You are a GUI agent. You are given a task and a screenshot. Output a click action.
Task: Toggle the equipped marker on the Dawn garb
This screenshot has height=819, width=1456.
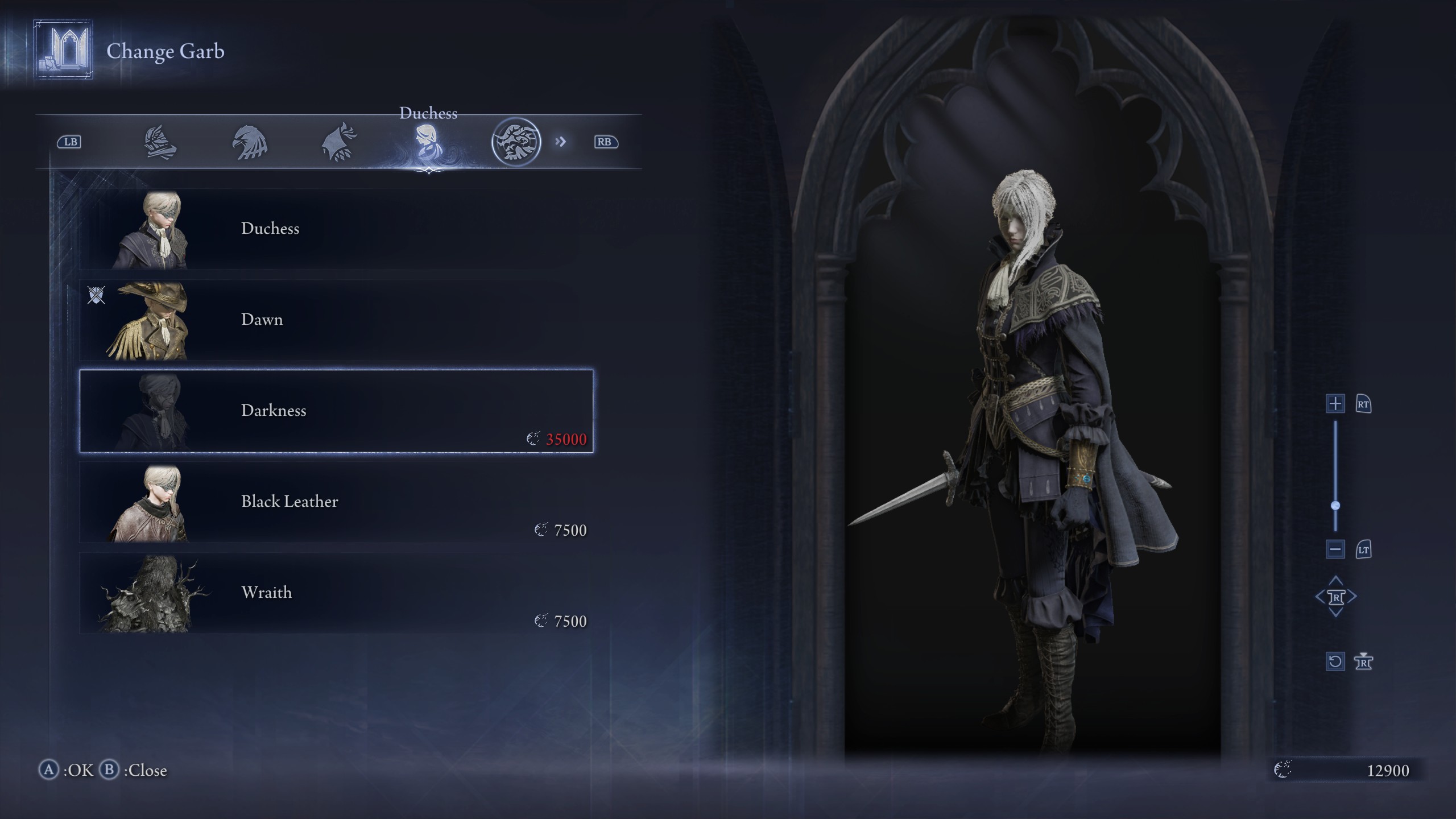97,296
